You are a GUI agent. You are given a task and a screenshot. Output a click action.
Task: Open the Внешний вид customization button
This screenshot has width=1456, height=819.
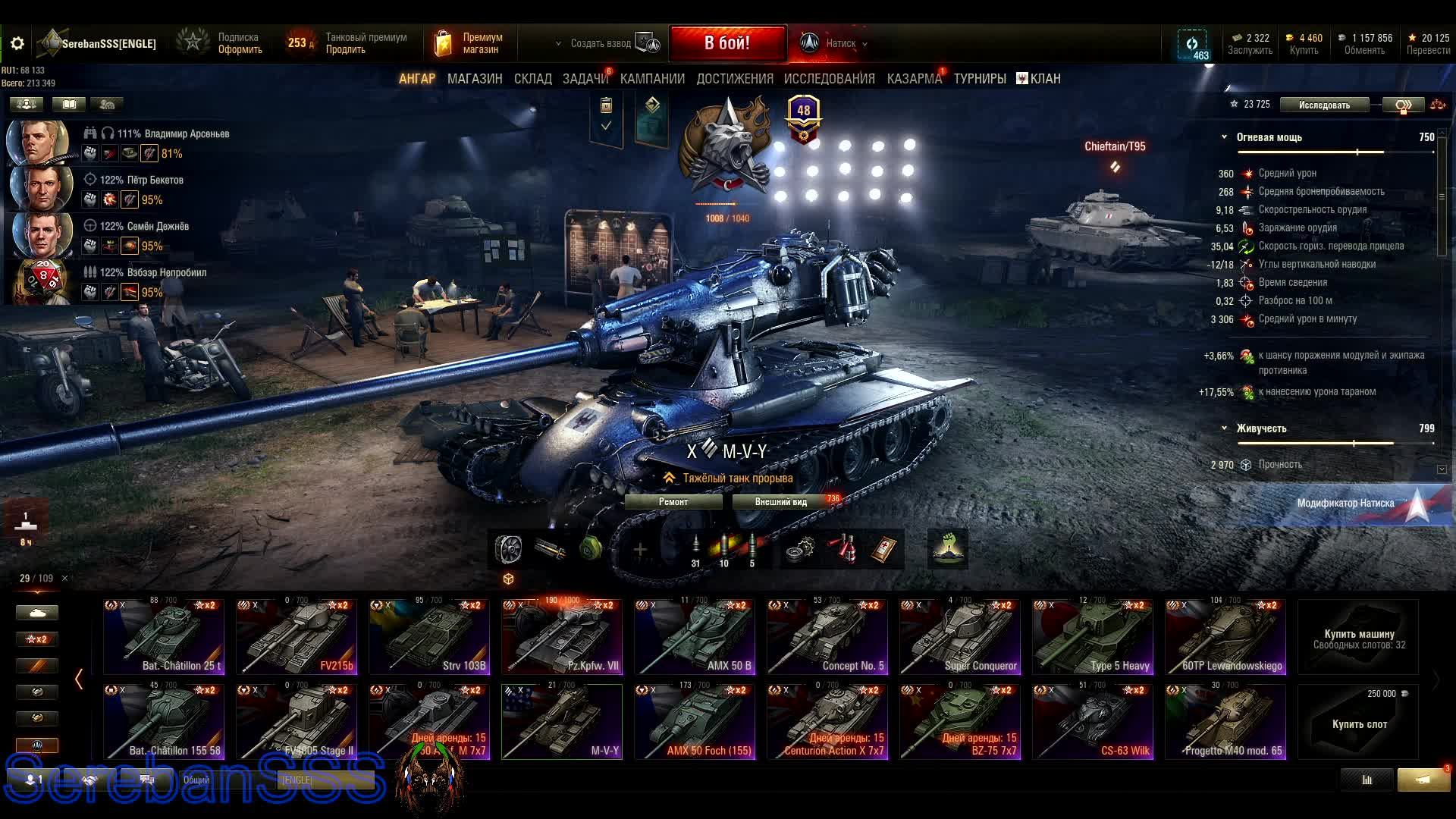point(781,502)
